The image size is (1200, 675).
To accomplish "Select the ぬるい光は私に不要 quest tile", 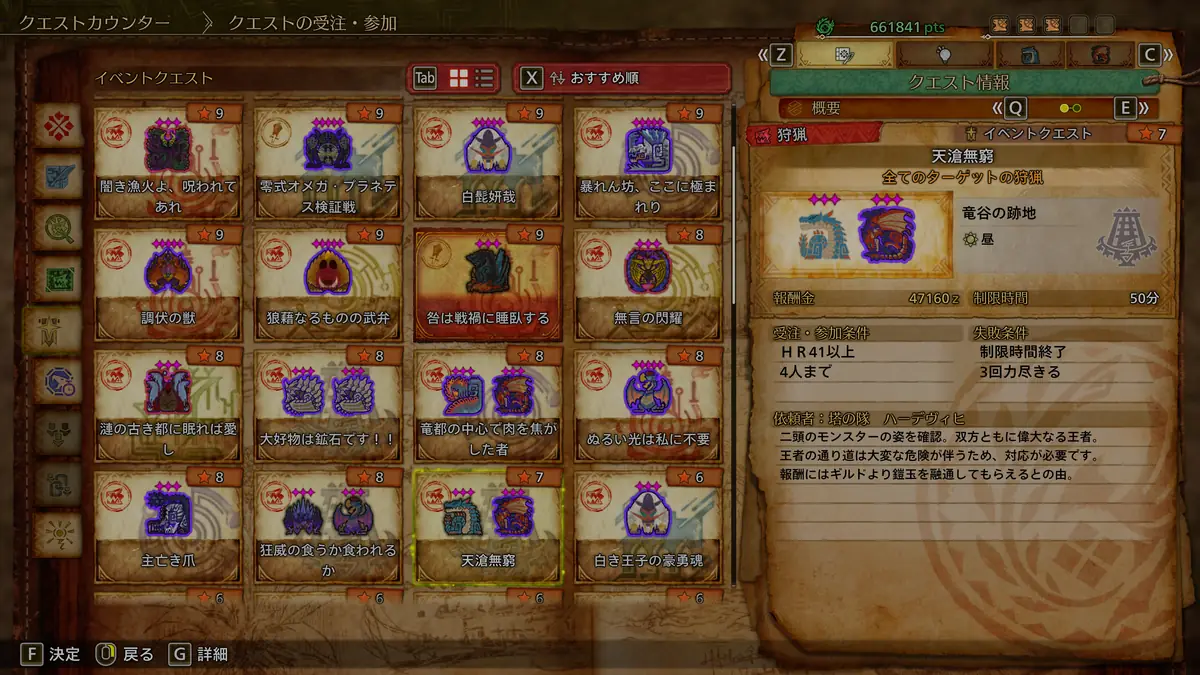I will (647, 405).
